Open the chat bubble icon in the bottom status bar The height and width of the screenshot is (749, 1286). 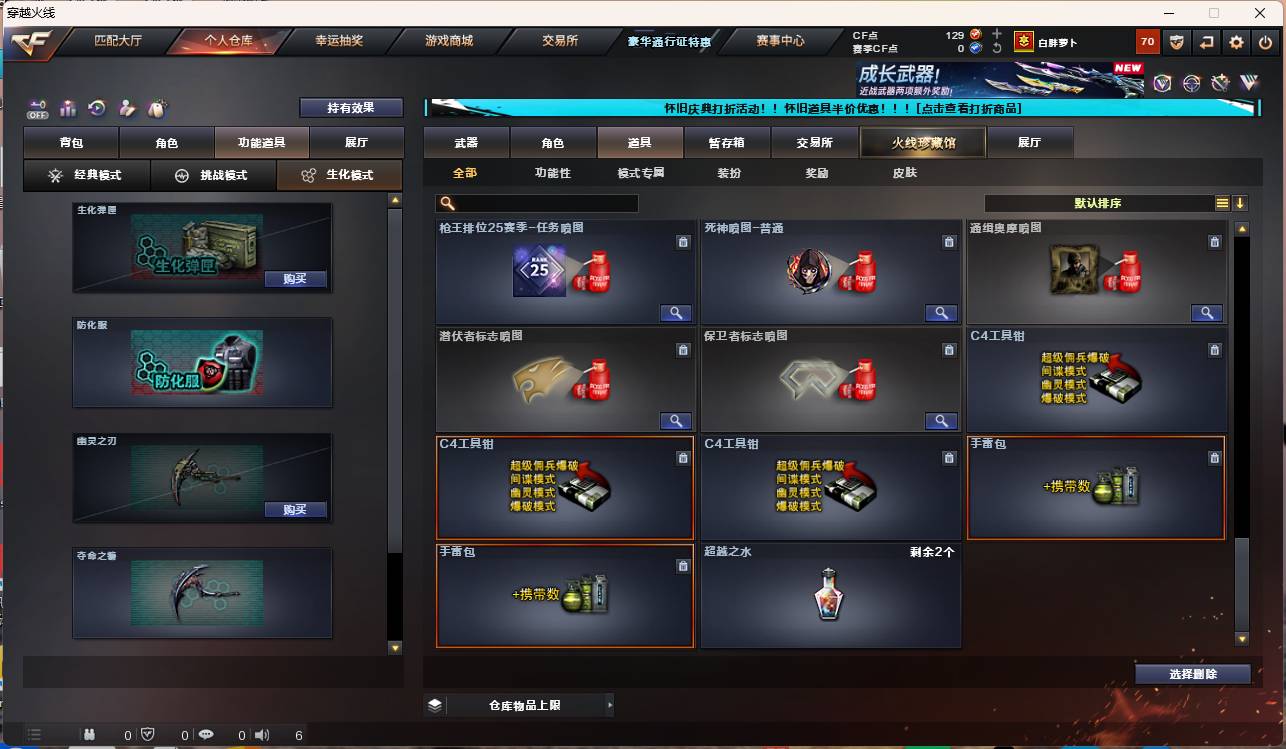[x=207, y=735]
